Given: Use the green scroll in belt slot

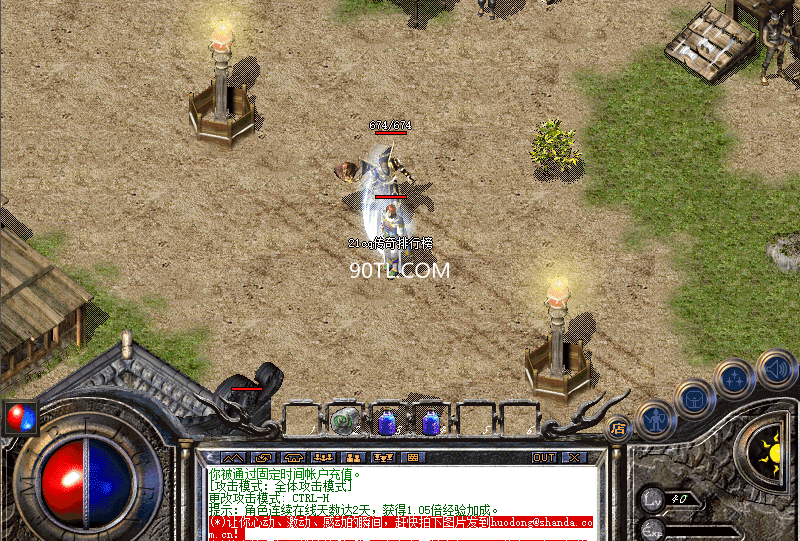Looking at the screenshot, I should point(346,421).
